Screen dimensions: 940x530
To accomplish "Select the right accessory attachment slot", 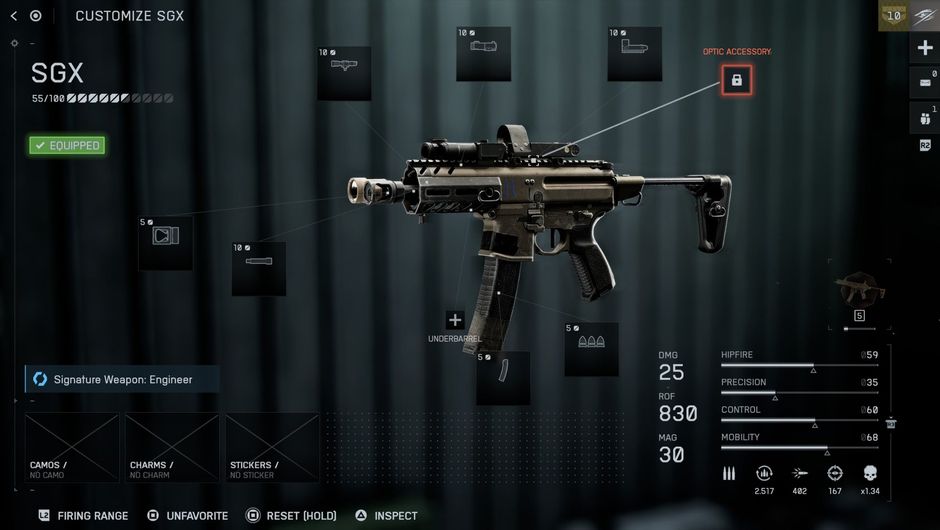I will click(634, 54).
